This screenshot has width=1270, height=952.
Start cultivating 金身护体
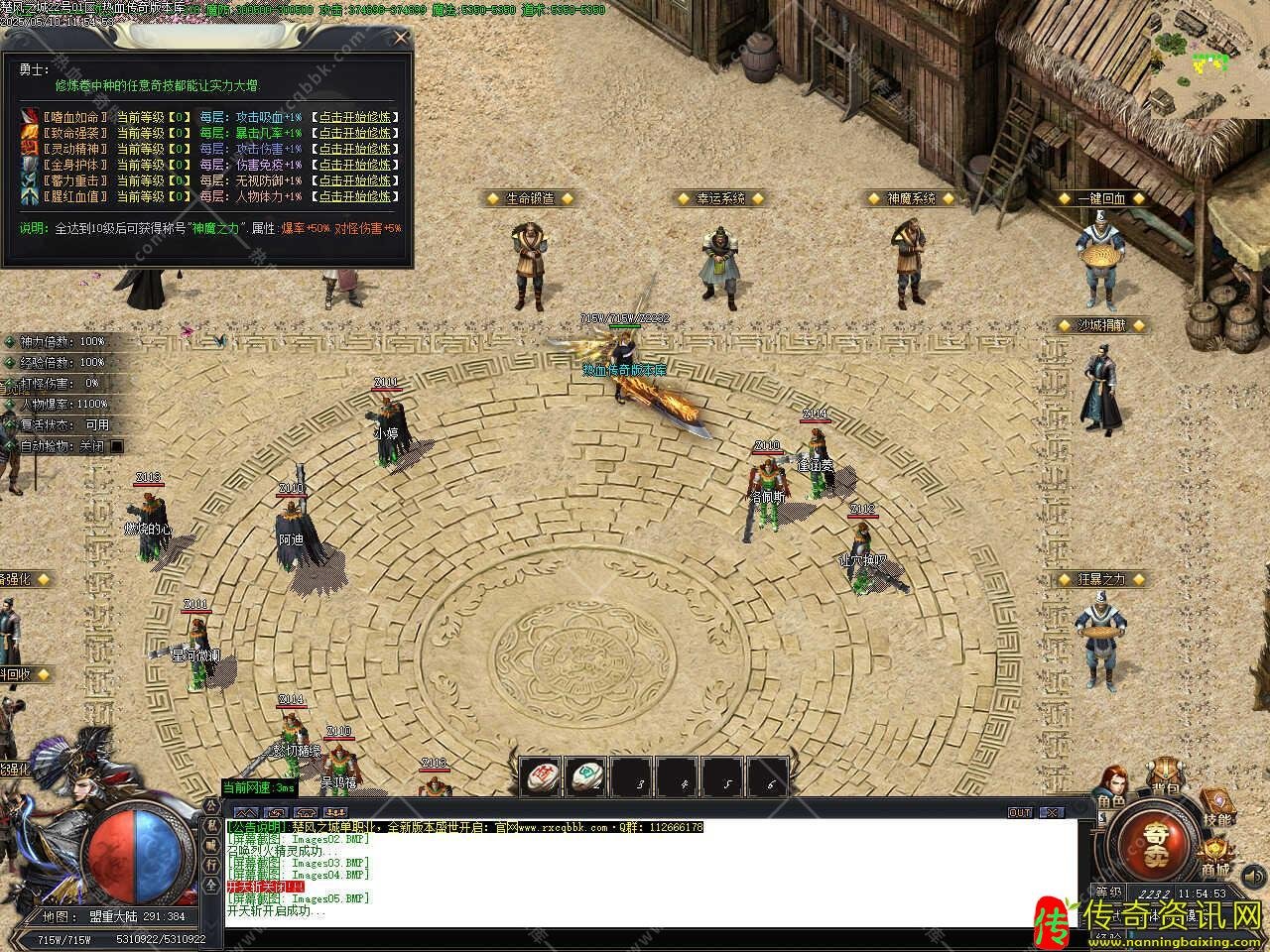pyautogui.click(x=355, y=165)
